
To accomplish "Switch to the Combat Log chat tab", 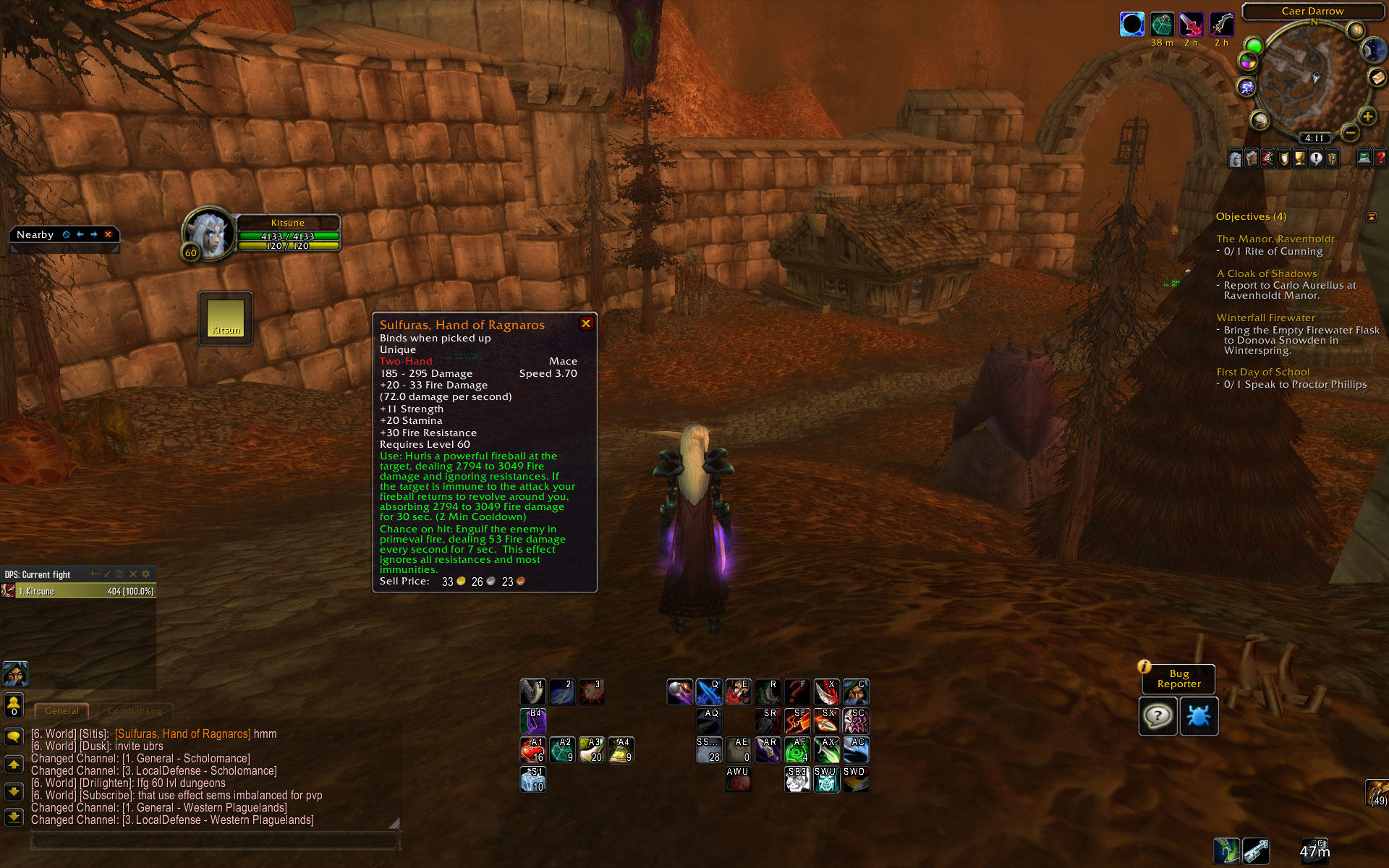I will (x=135, y=711).
